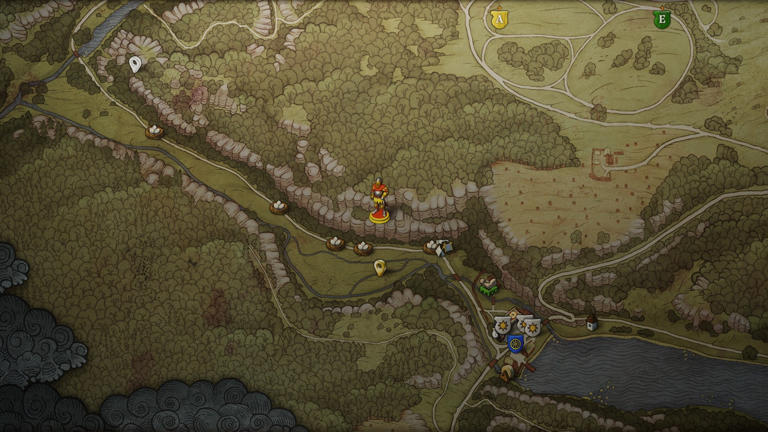Click the white location pin marker
Screen dimensions: 768x432
(135, 64)
